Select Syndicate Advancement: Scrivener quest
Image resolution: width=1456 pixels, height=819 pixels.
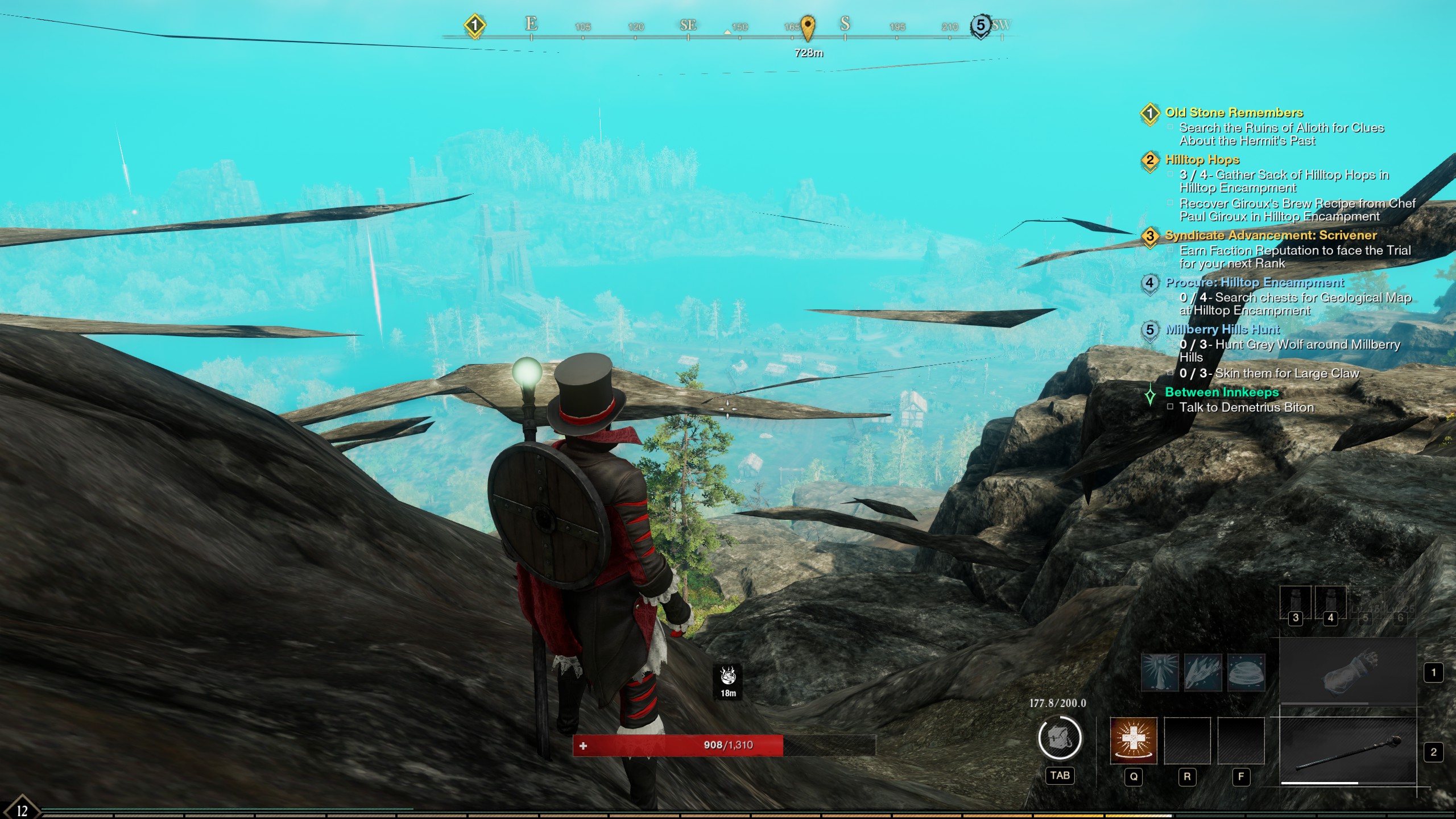(x=1271, y=235)
